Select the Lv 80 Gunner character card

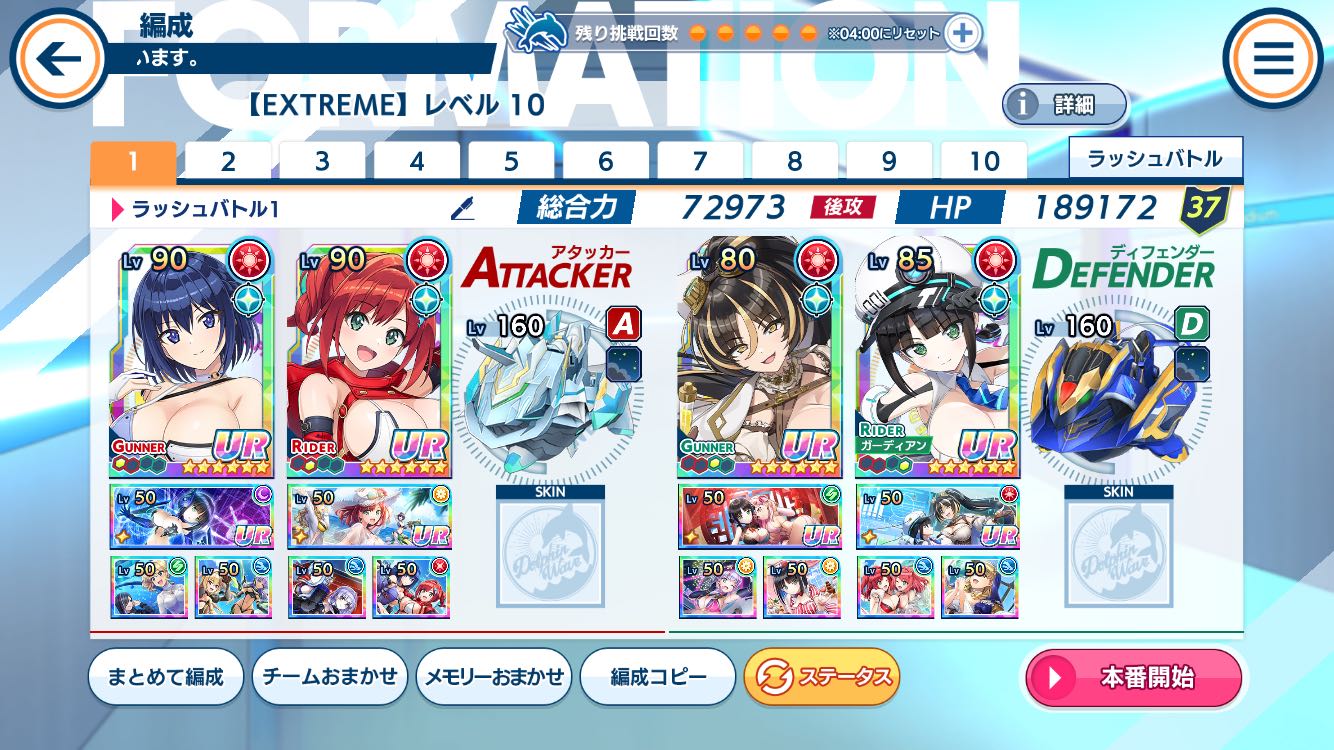point(759,360)
